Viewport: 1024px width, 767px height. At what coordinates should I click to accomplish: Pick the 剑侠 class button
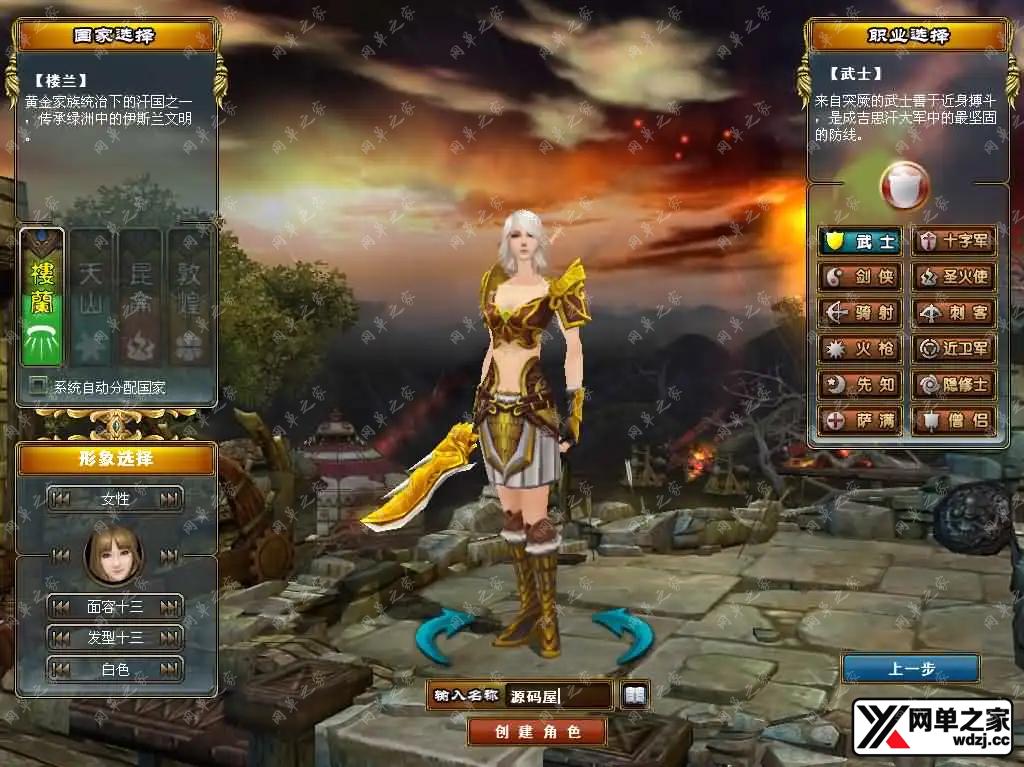click(x=860, y=277)
